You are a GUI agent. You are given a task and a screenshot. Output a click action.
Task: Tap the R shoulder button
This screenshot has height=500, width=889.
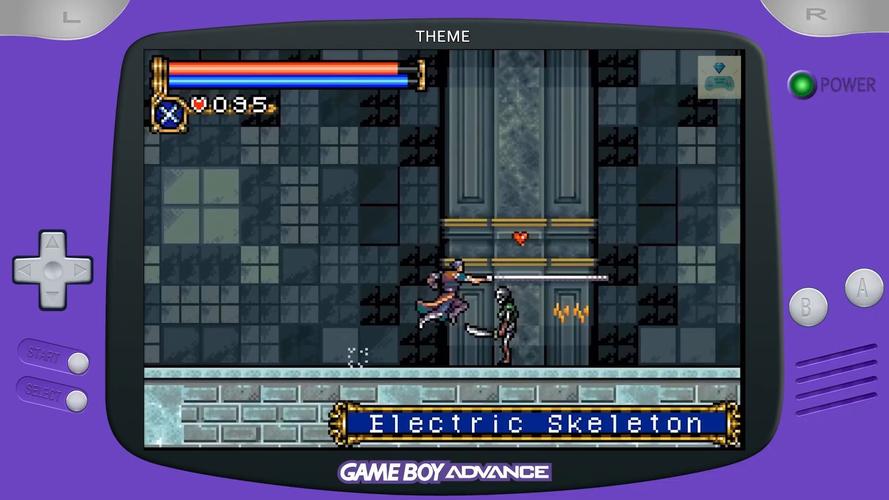point(817,15)
